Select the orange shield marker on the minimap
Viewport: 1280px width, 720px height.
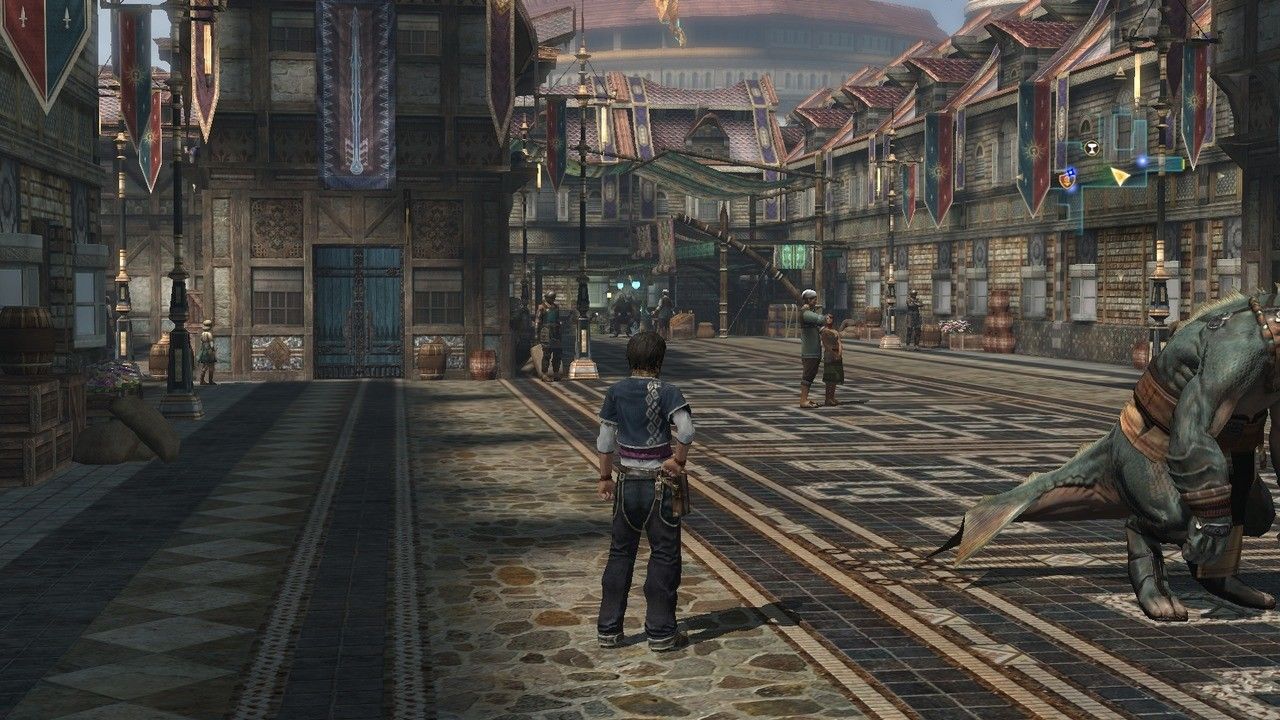click(1068, 179)
